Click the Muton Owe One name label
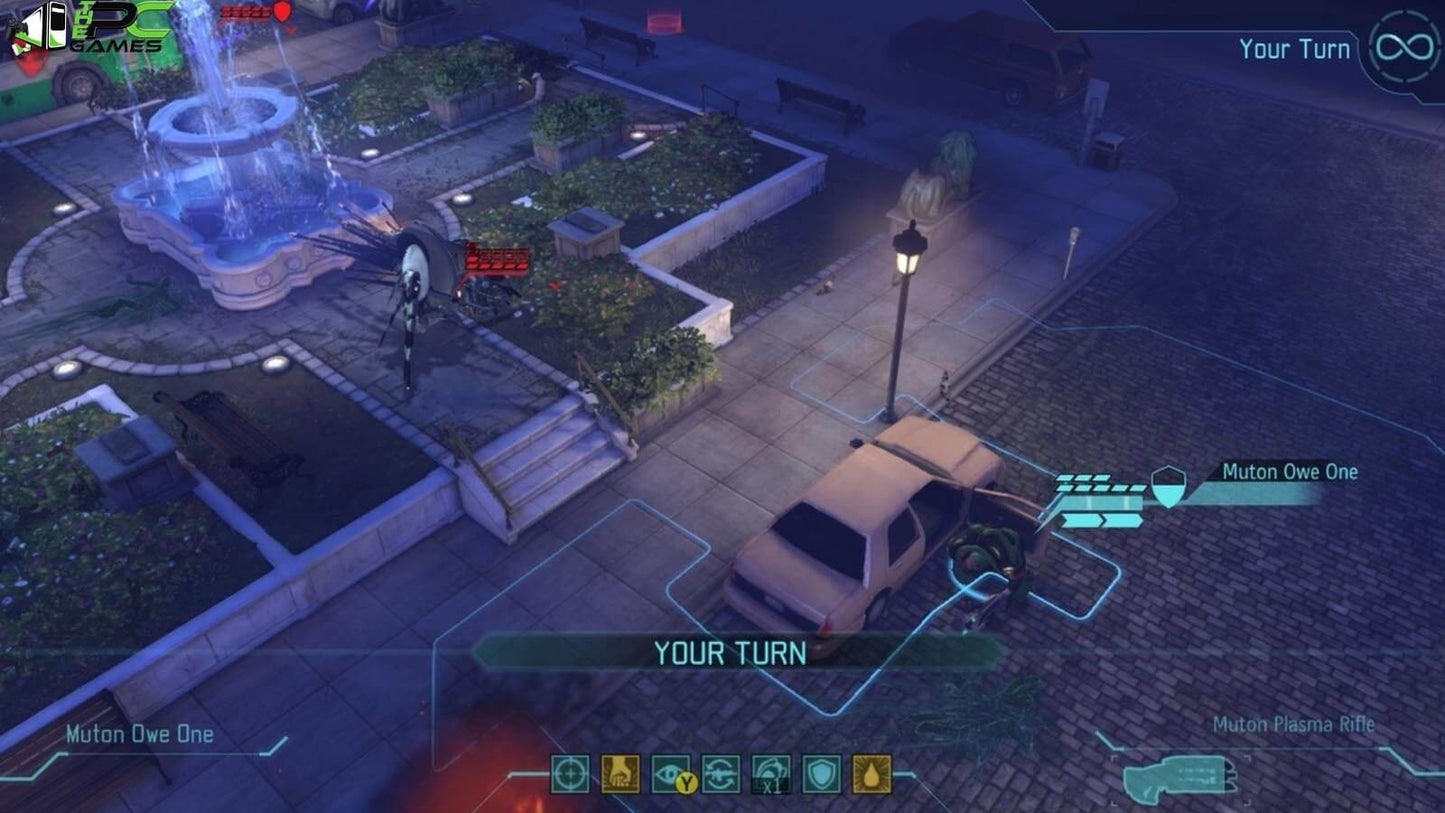 coord(1288,471)
